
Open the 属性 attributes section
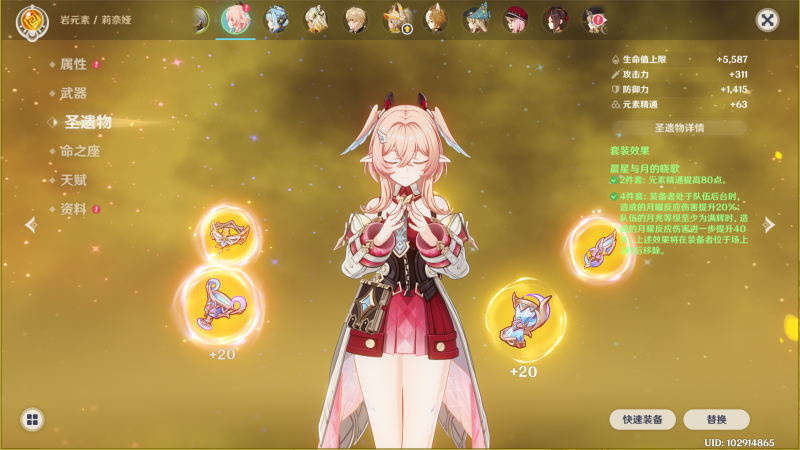[x=74, y=64]
